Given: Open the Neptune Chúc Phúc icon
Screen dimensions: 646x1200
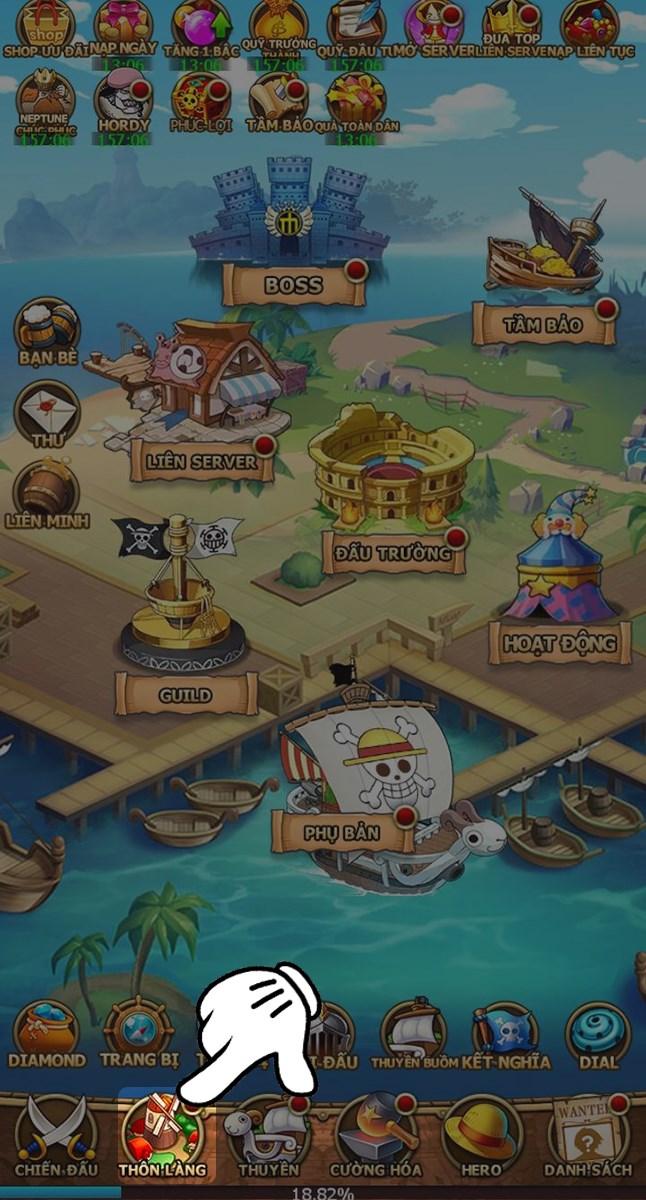Looking at the screenshot, I should (46, 102).
